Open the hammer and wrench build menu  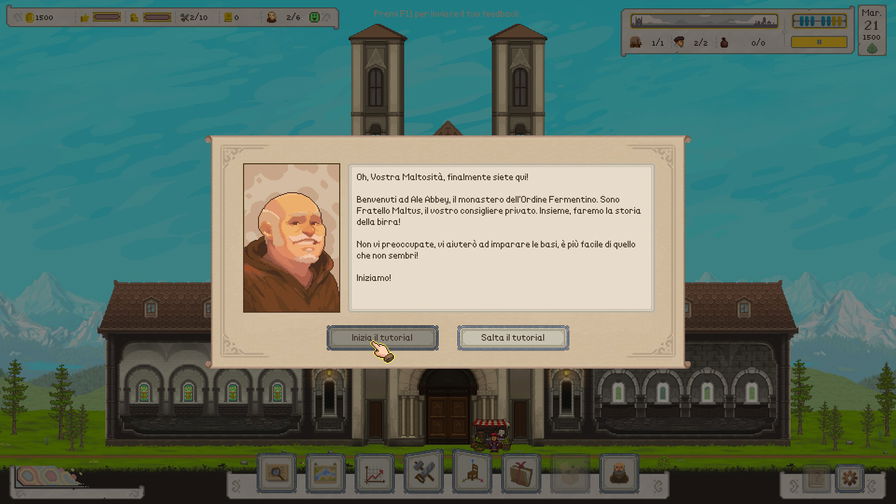pos(423,473)
